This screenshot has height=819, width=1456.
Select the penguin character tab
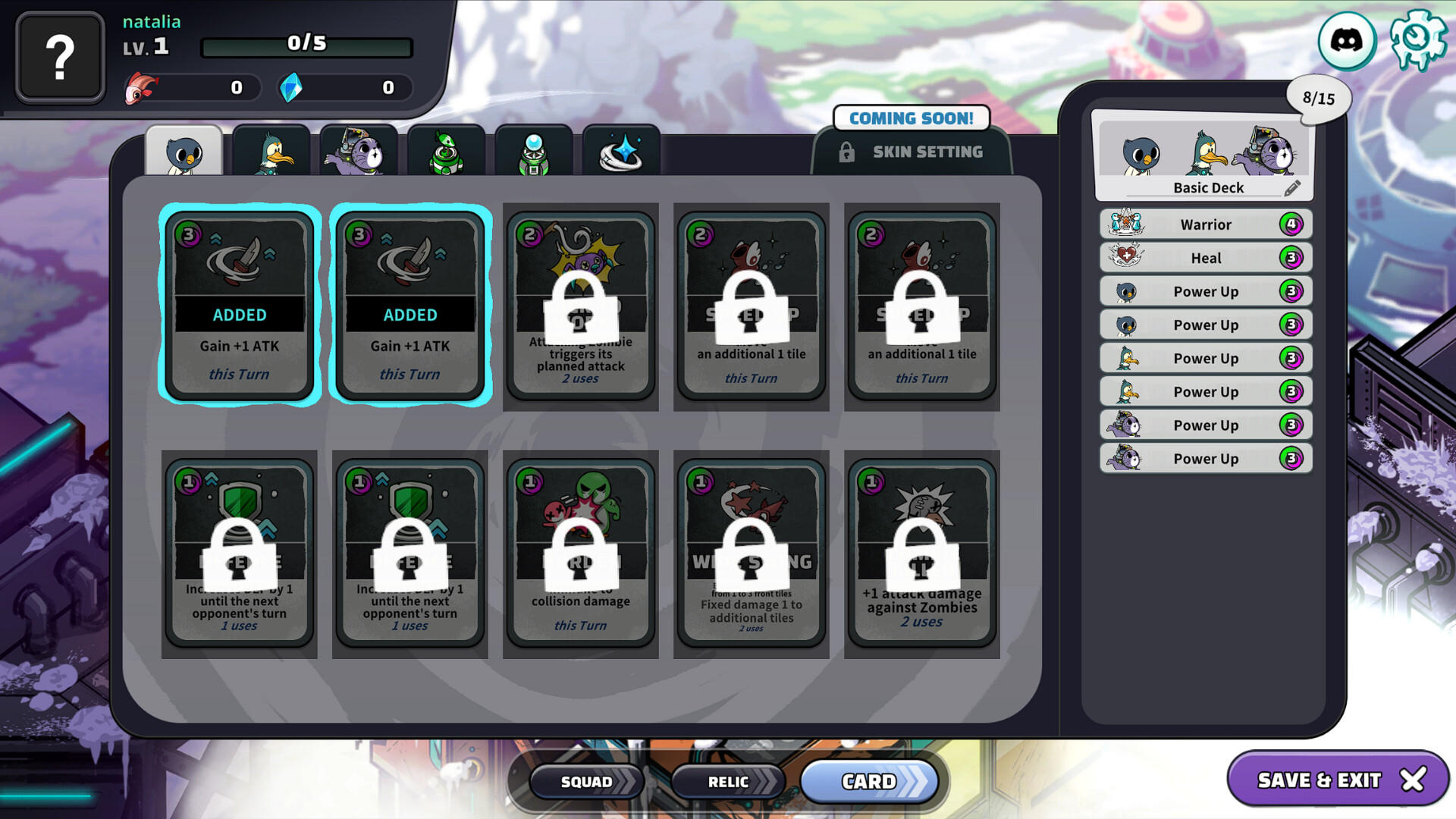(x=184, y=152)
